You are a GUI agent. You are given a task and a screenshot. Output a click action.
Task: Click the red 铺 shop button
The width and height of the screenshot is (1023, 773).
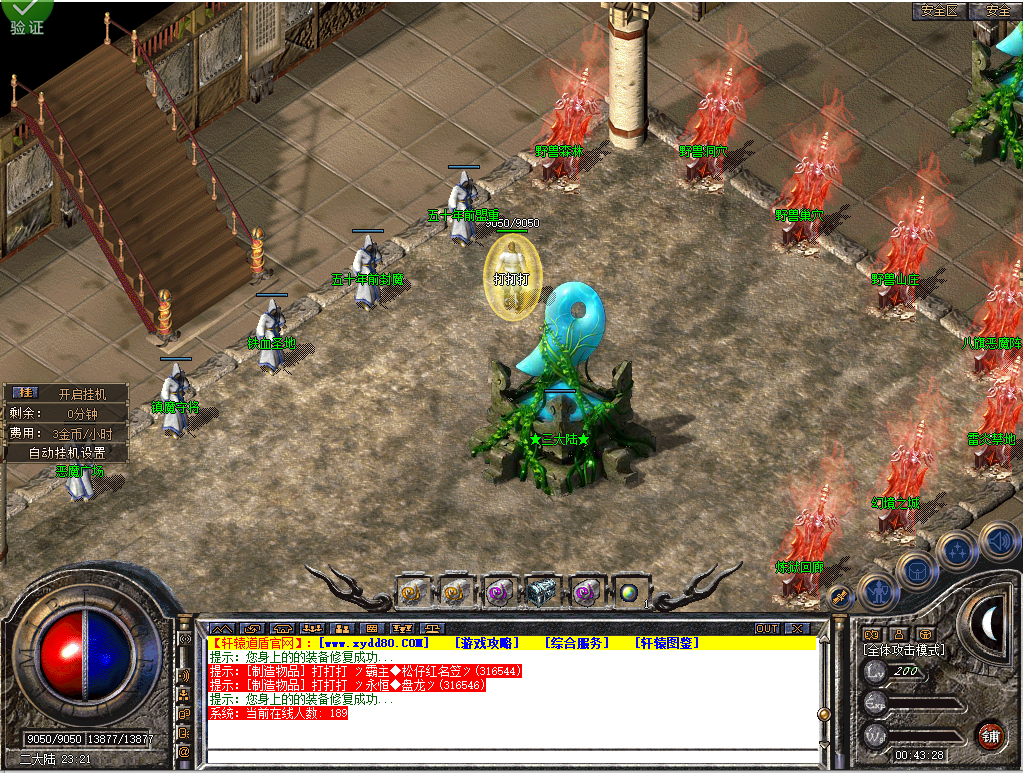tap(990, 735)
